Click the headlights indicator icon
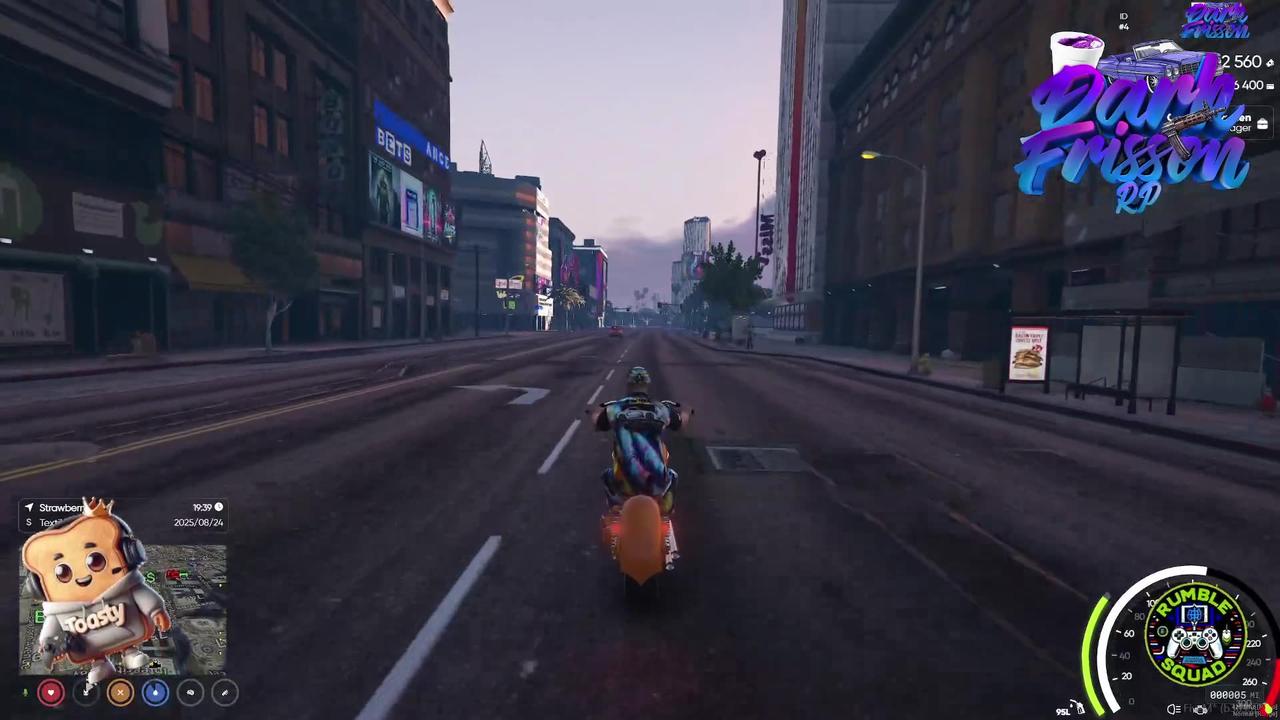 1172,708
